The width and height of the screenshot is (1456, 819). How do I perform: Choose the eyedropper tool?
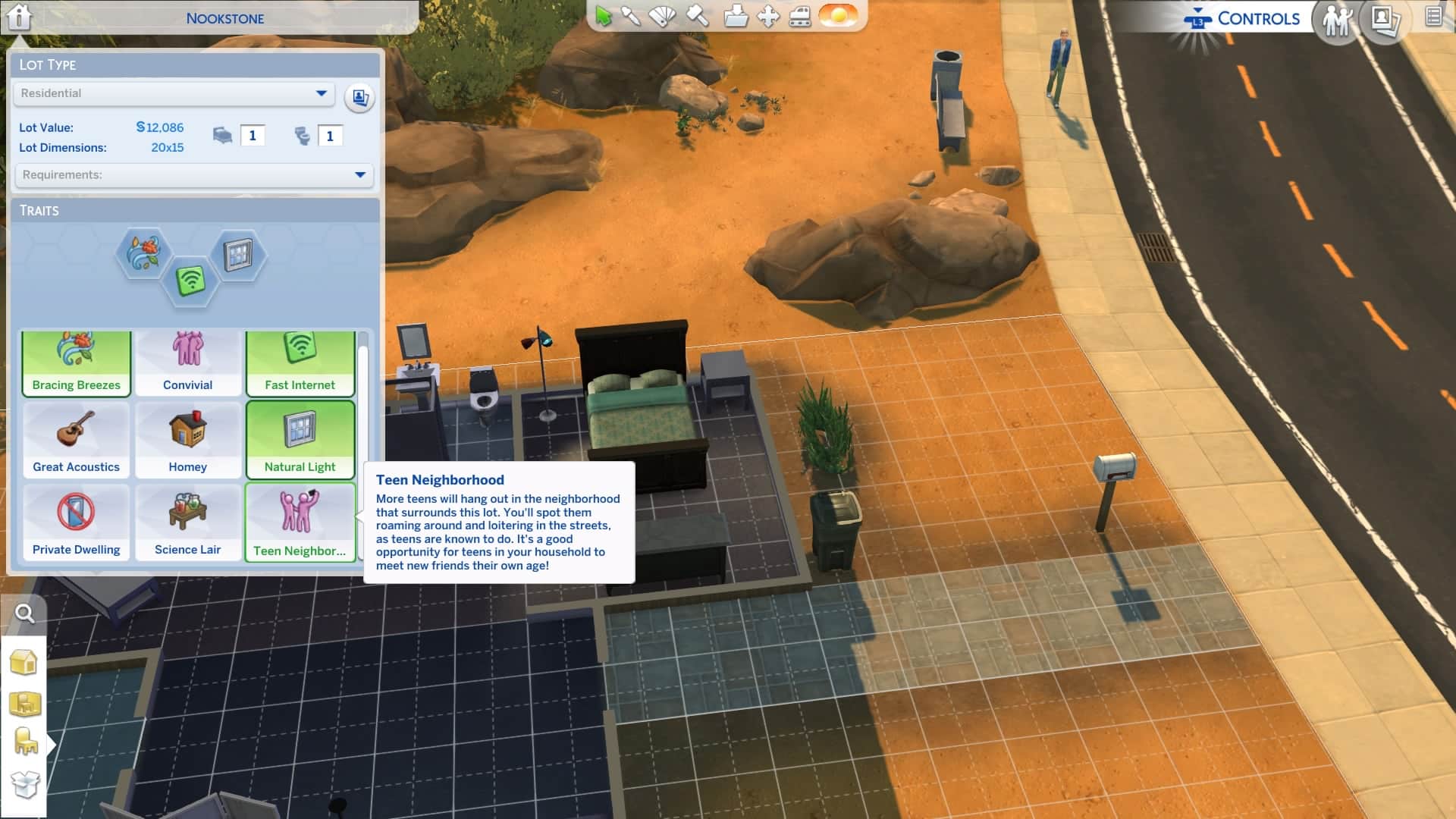pyautogui.click(x=631, y=16)
